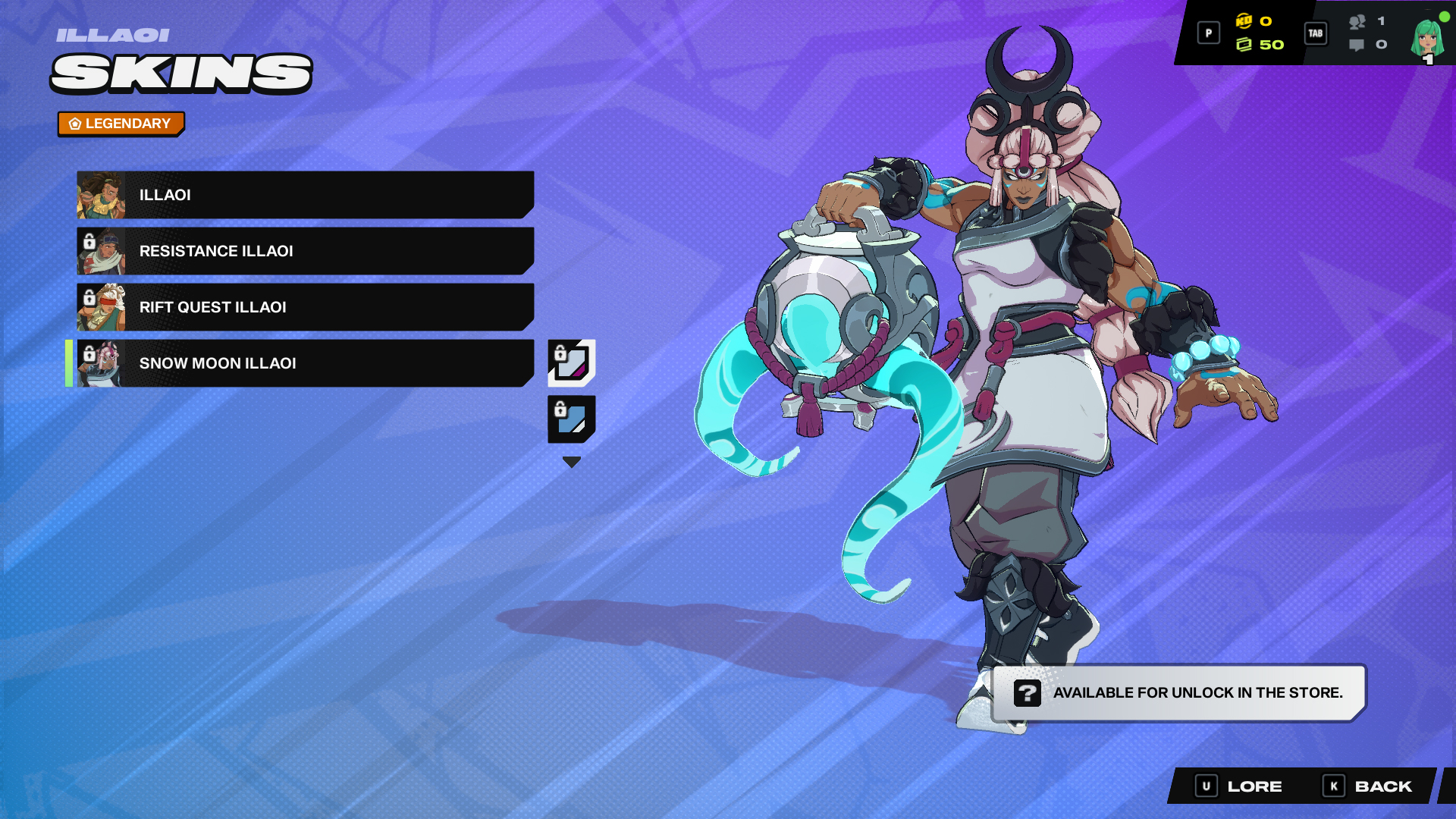
Task: Open the pause menu via P button
Action: (1208, 33)
